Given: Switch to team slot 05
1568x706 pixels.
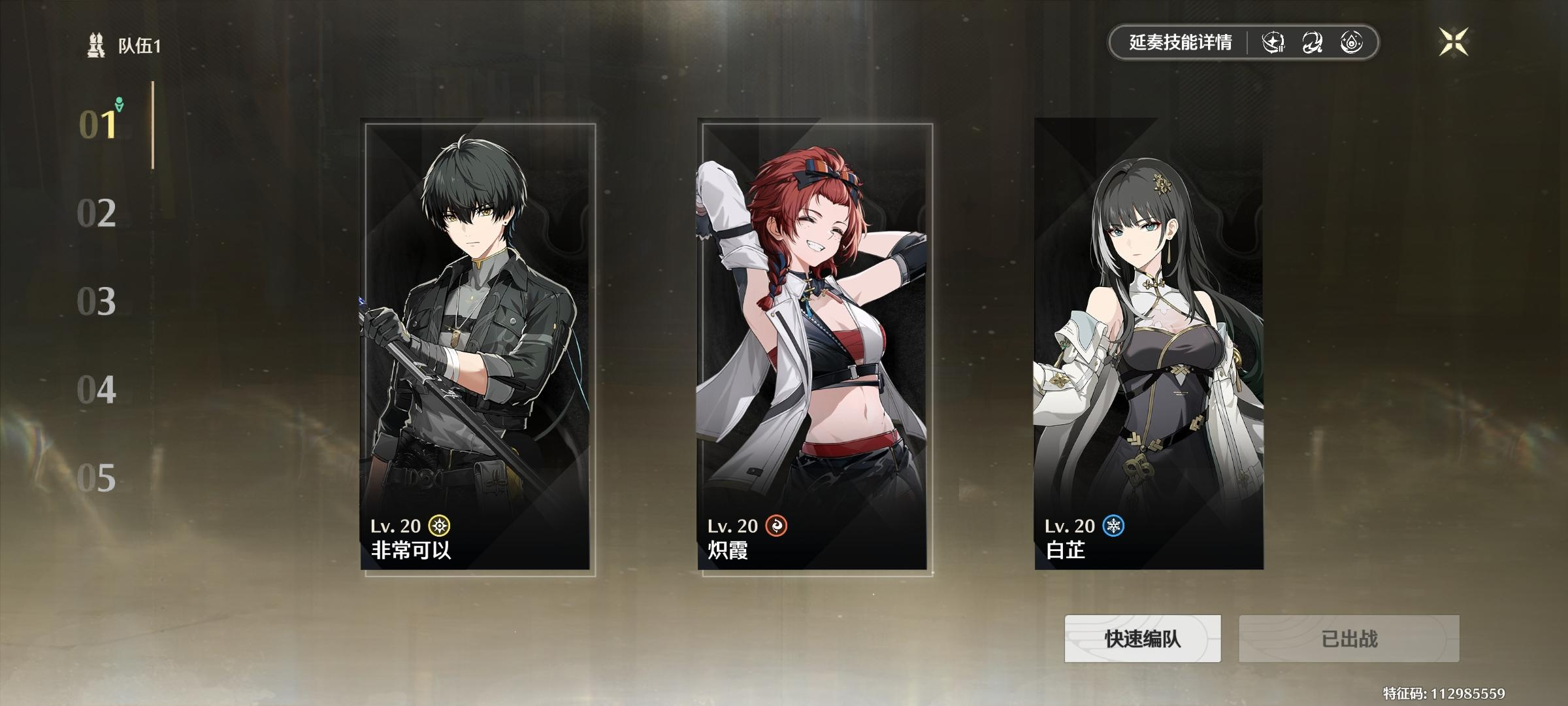Looking at the screenshot, I should tap(97, 479).
